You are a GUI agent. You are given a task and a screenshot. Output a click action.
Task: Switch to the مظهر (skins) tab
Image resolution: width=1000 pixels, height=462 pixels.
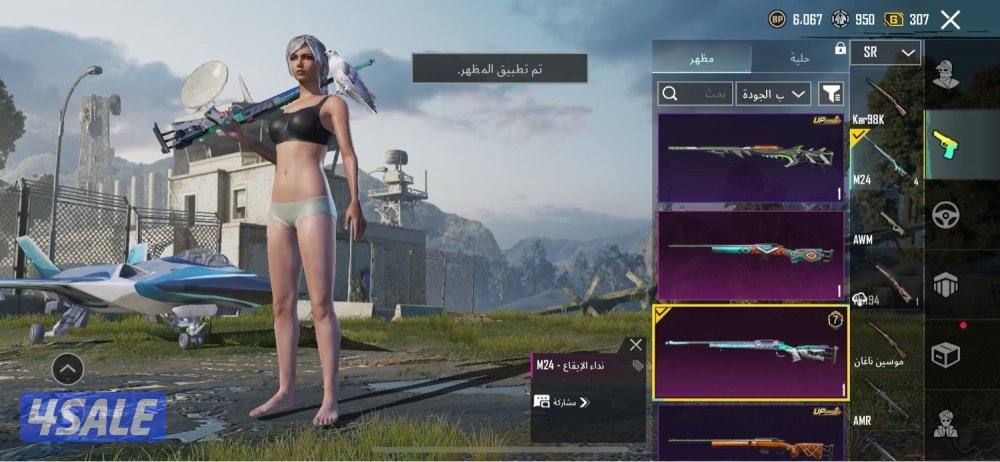pyautogui.click(x=701, y=59)
